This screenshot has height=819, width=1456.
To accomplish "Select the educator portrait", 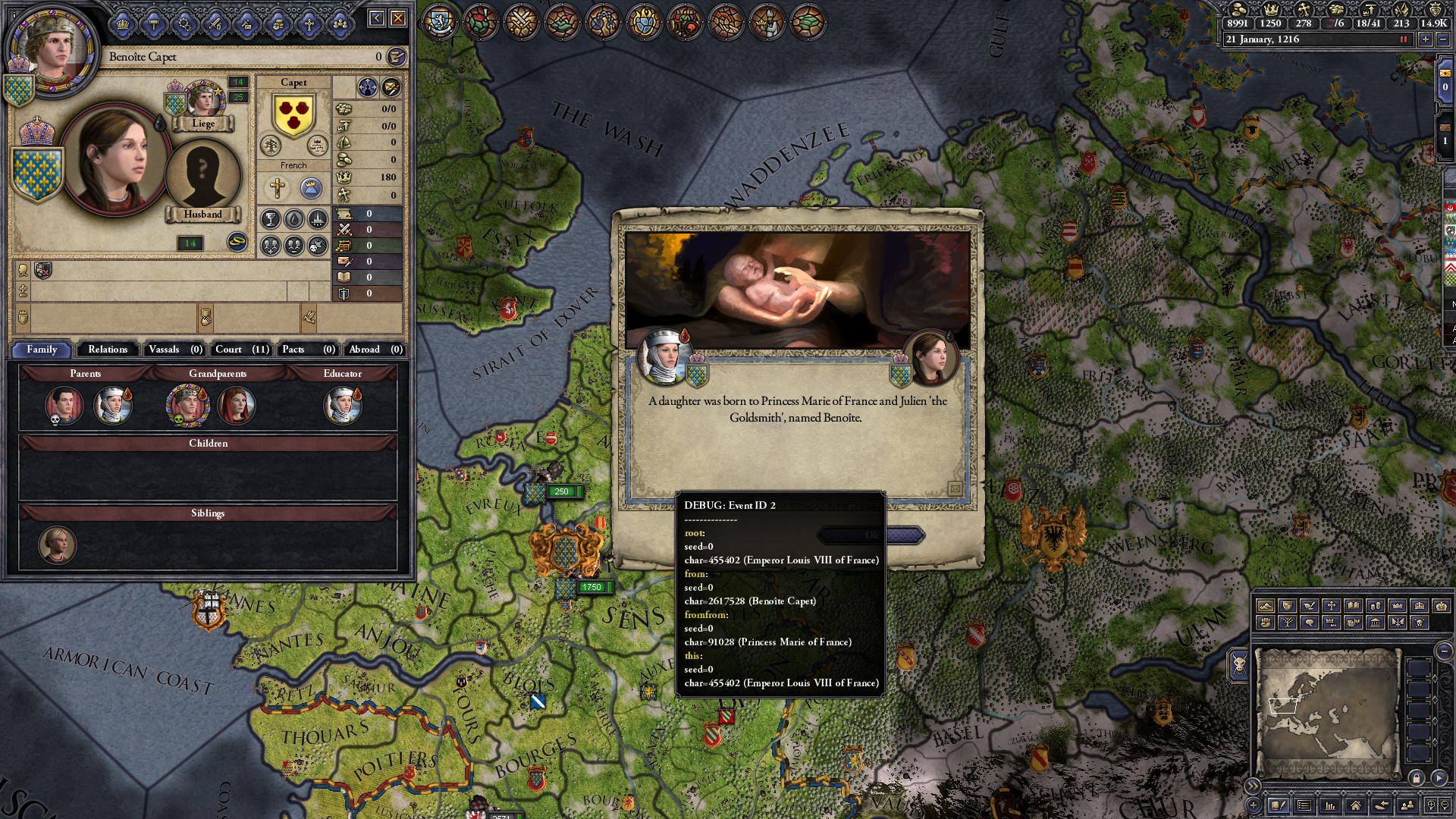I will tap(342, 405).
